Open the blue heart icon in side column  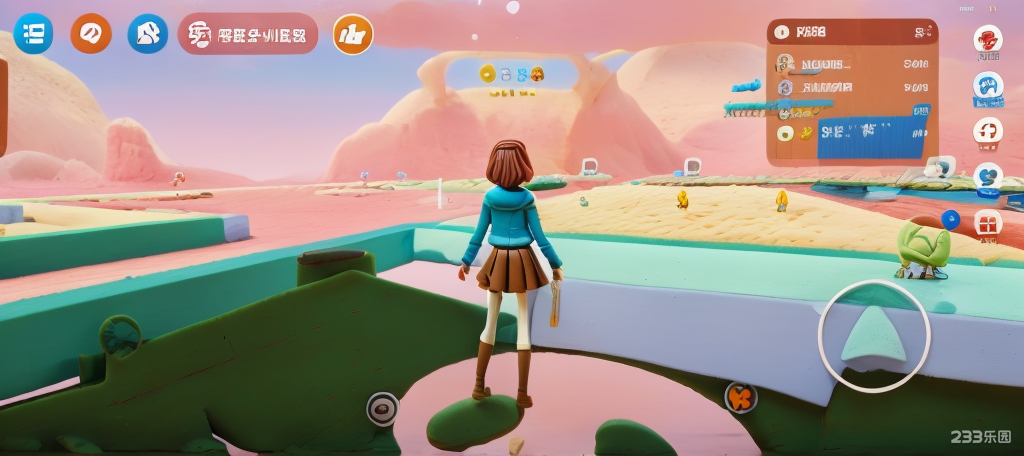(988, 177)
